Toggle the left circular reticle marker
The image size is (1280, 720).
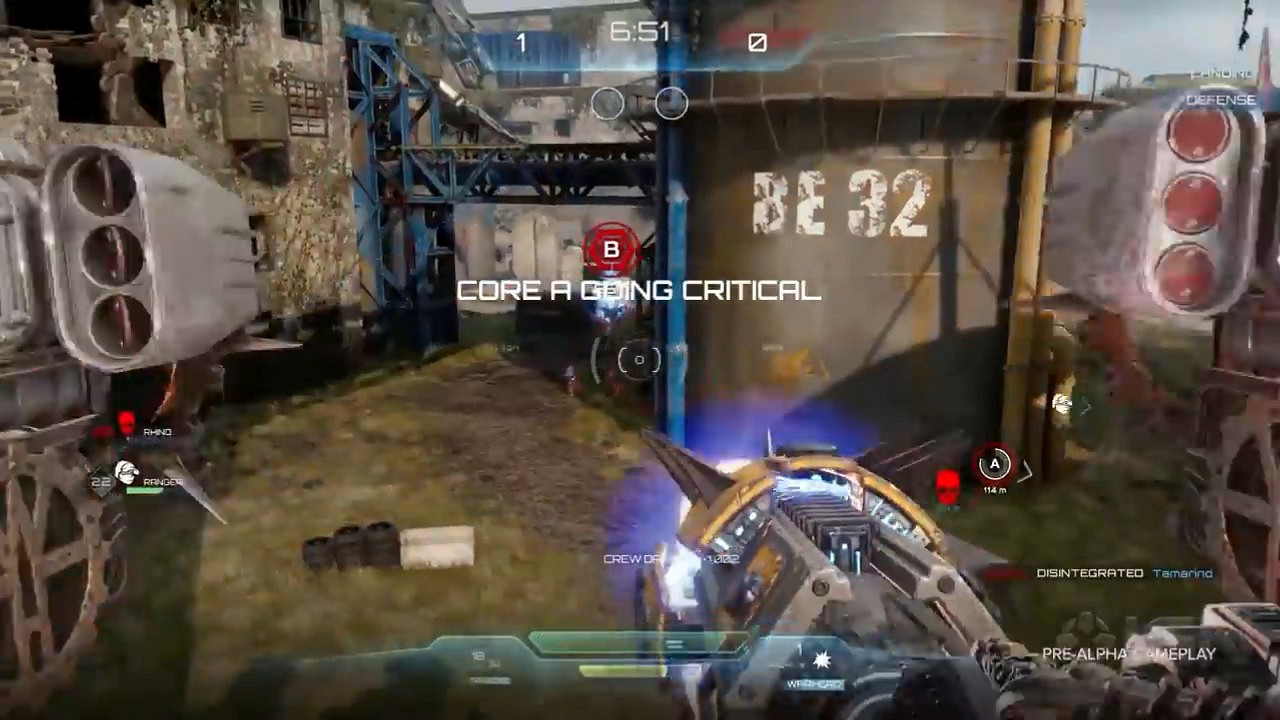[607, 104]
